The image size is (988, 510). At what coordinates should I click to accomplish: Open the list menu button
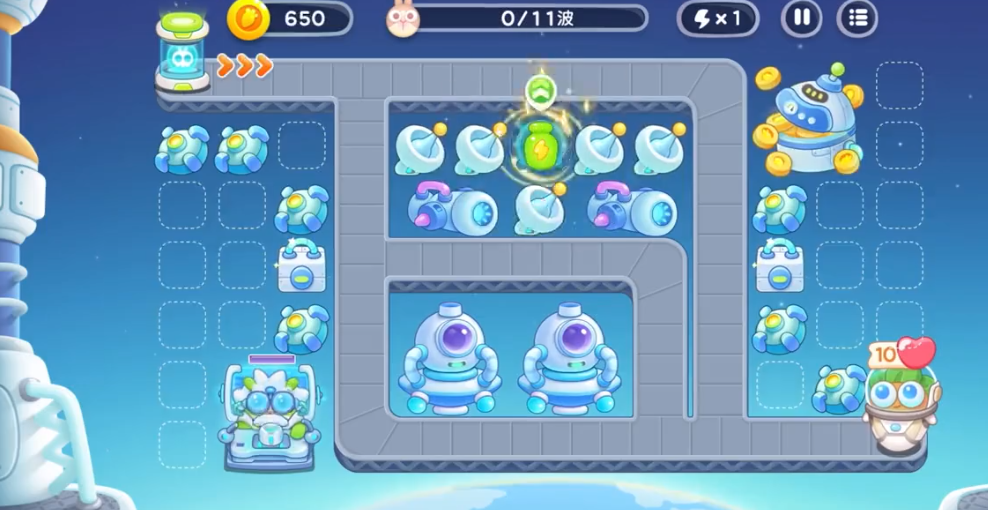click(x=857, y=18)
